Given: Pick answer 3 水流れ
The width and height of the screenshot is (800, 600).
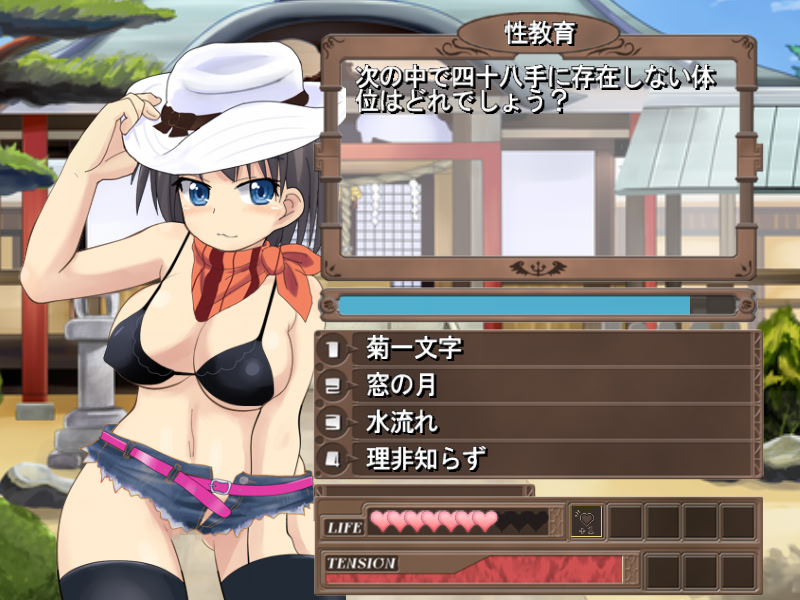Looking at the screenshot, I should tap(535, 422).
